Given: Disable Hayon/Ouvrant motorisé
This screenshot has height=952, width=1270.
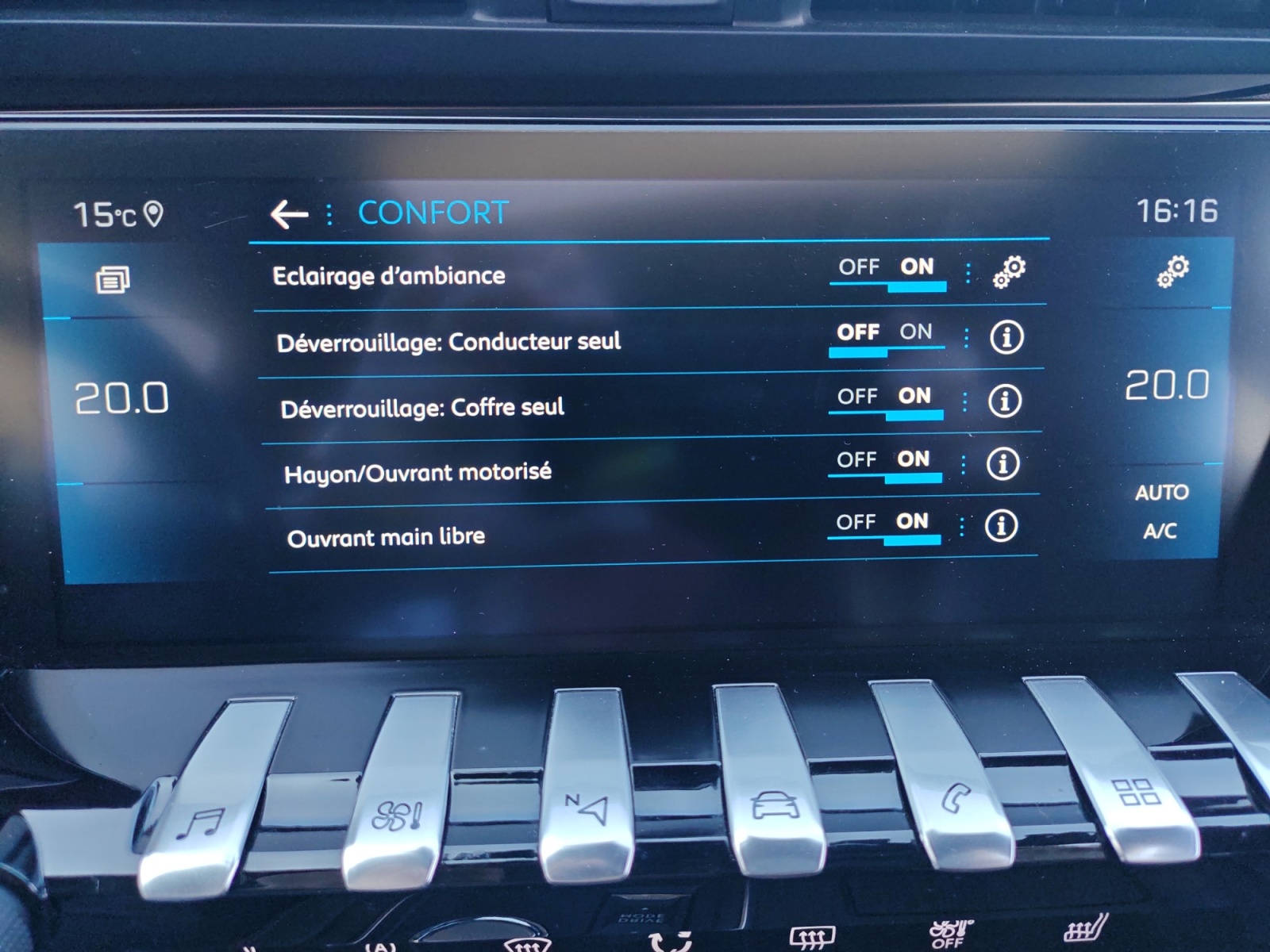Looking at the screenshot, I should [859, 460].
